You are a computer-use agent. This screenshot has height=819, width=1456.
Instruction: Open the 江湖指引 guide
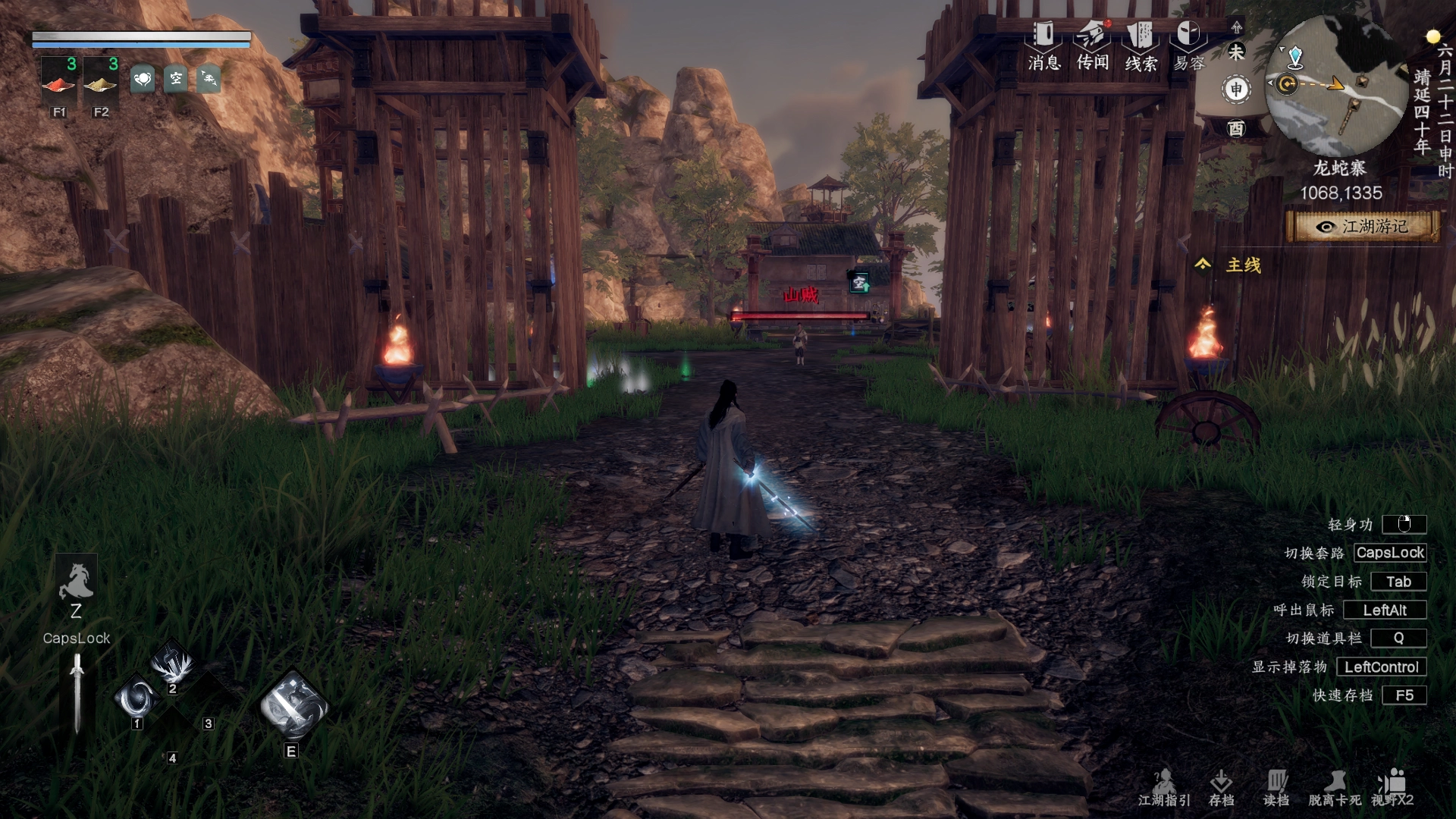point(1164,787)
